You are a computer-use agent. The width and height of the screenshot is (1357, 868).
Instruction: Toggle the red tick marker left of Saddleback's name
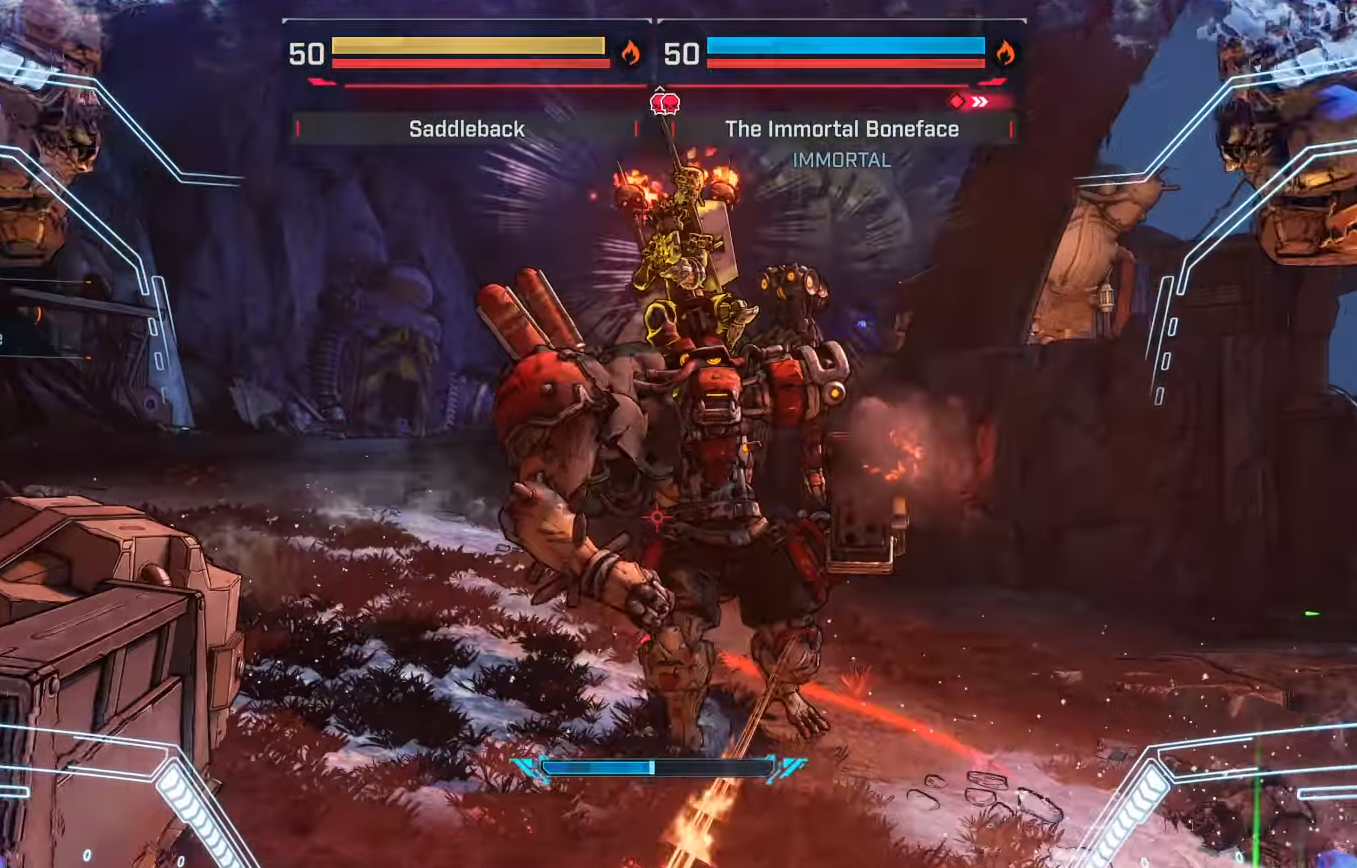click(x=297, y=128)
